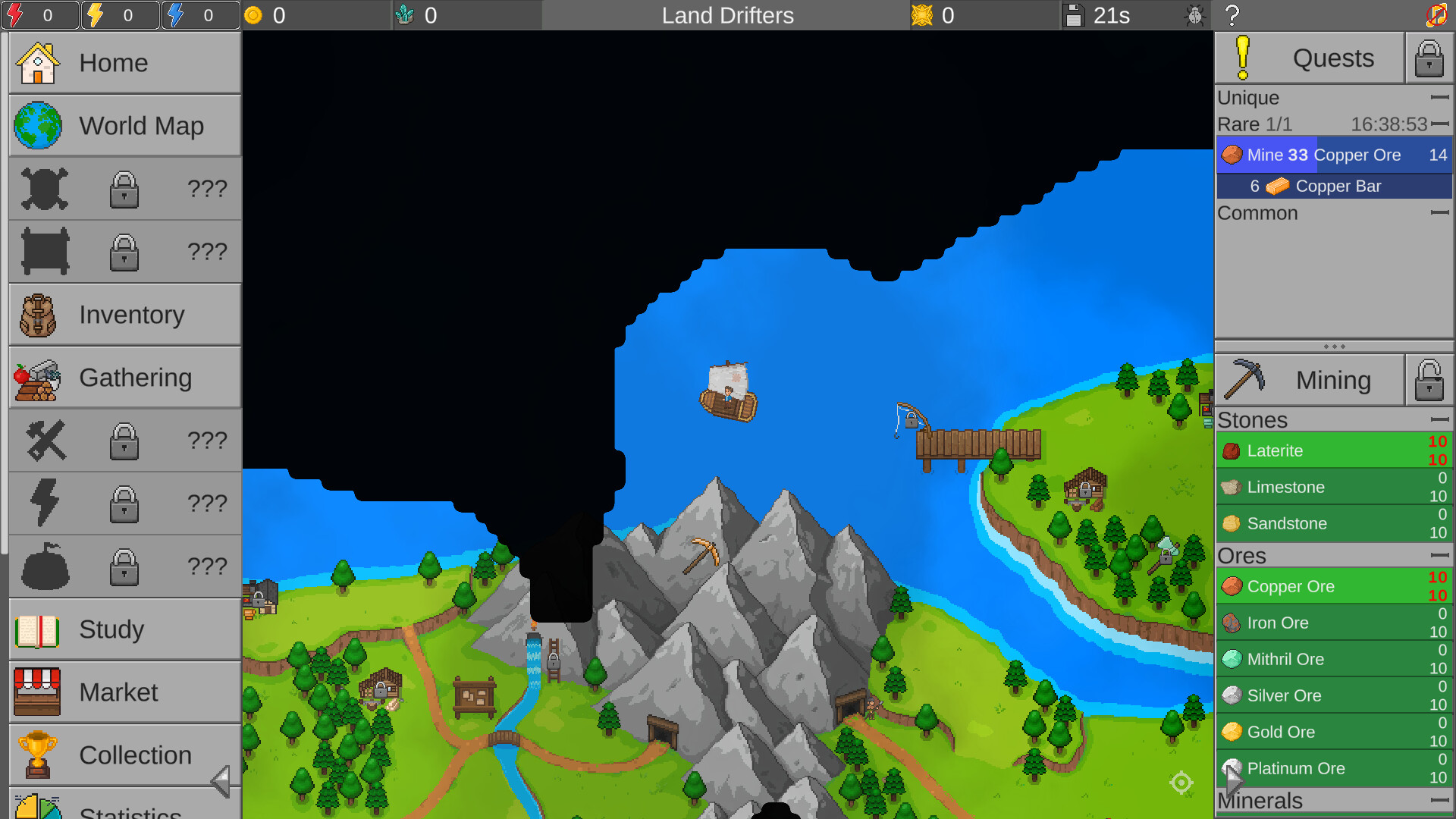The width and height of the screenshot is (1456, 819).
Task: Switch to the Statistics section
Action: point(124,810)
